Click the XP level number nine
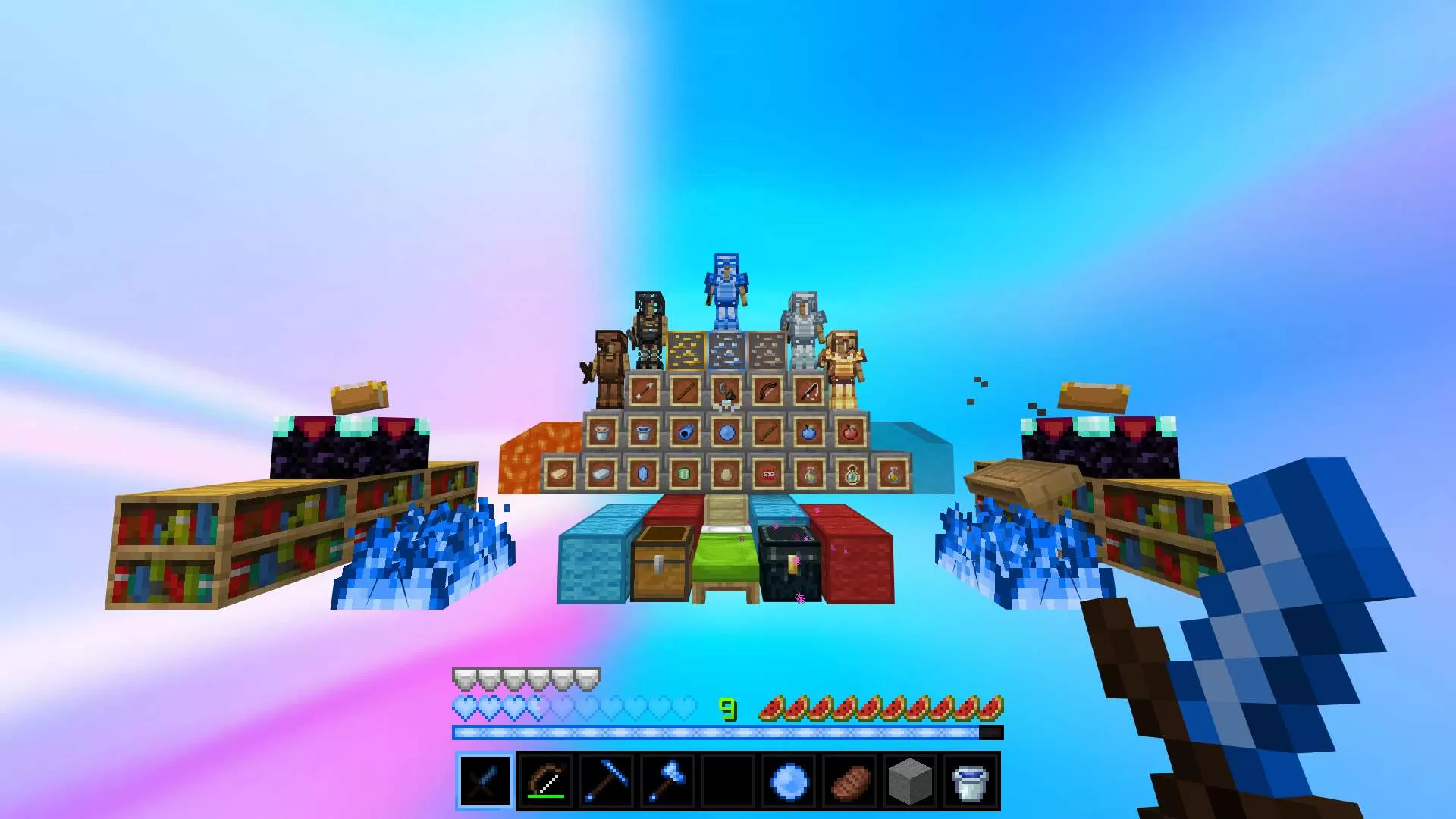Screen dimensions: 1456x819 point(728,709)
